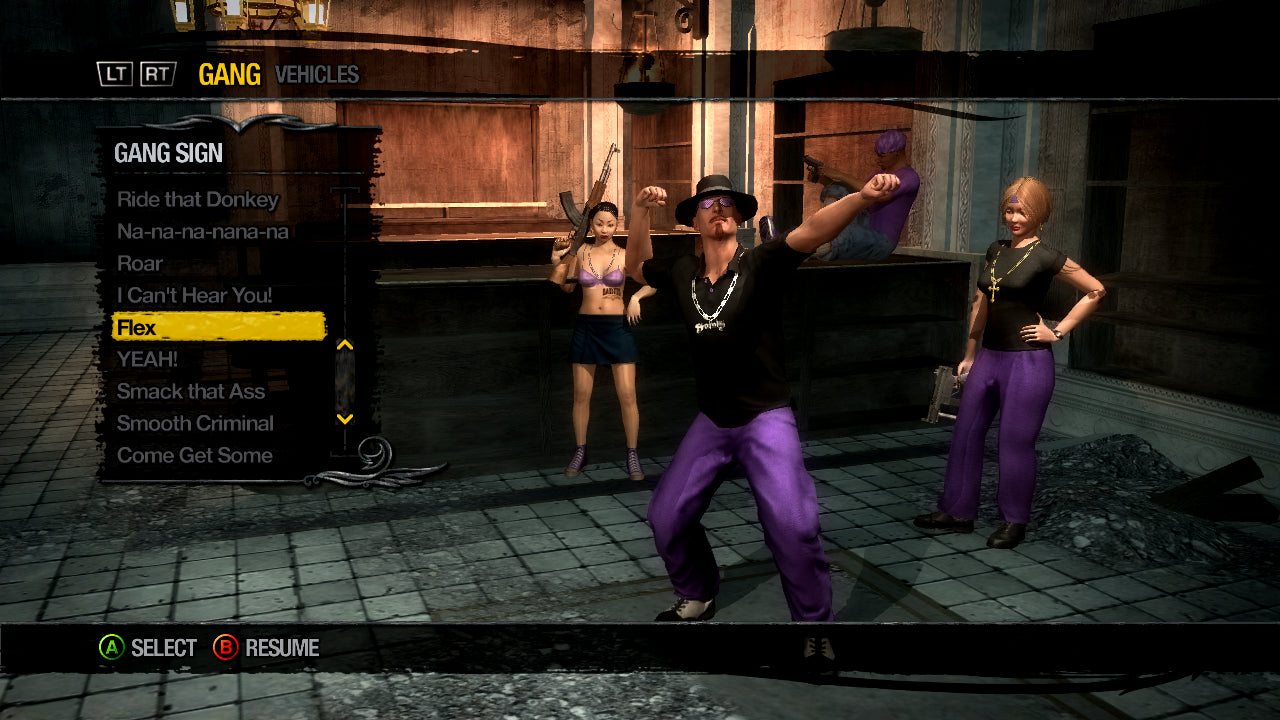1280x720 pixels.
Task: Confirm the highlighted Flex gang sign
Action: coord(218,327)
